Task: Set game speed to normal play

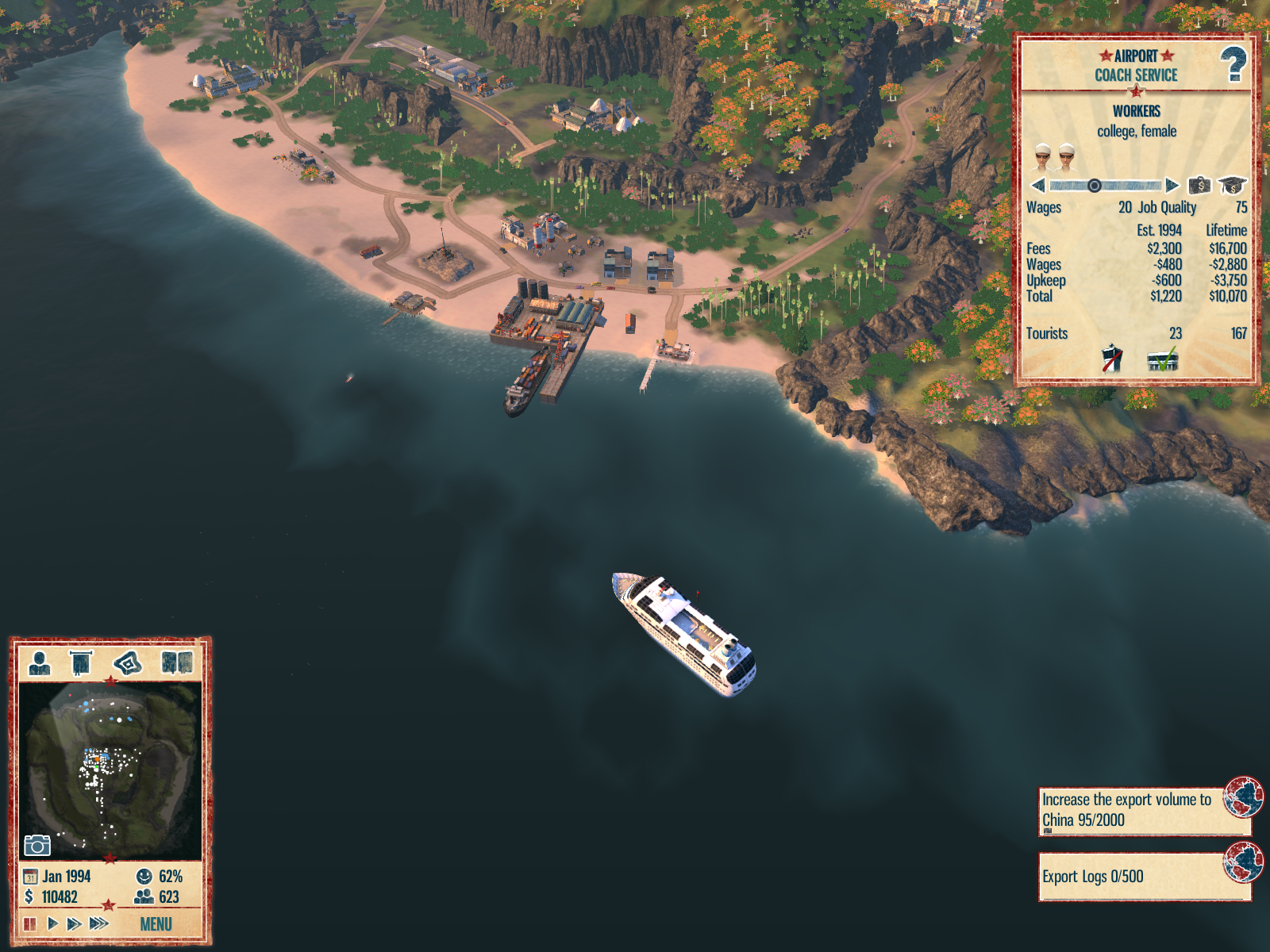Action: click(x=52, y=923)
